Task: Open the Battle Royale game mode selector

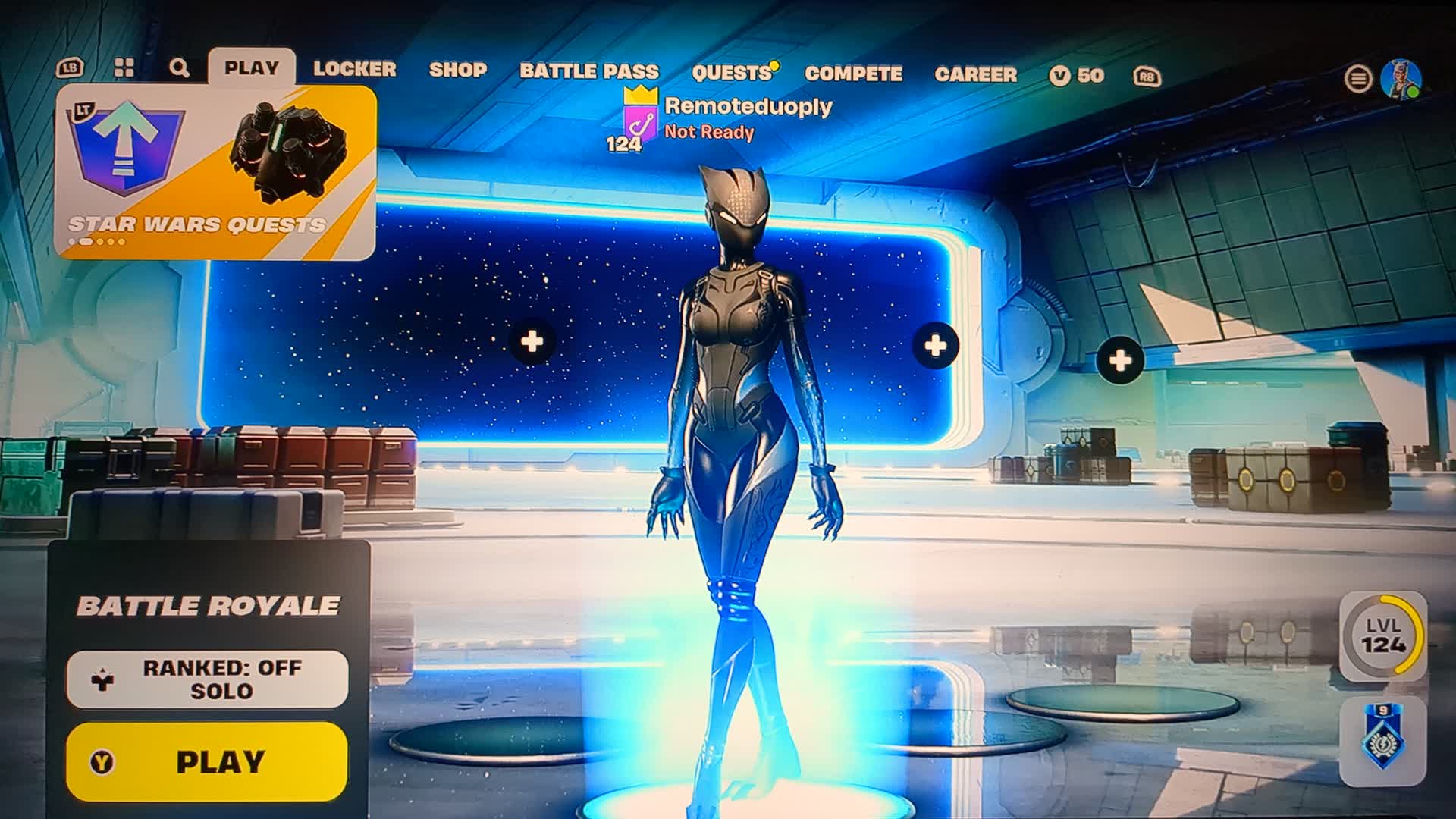Action: click(208, 605)
